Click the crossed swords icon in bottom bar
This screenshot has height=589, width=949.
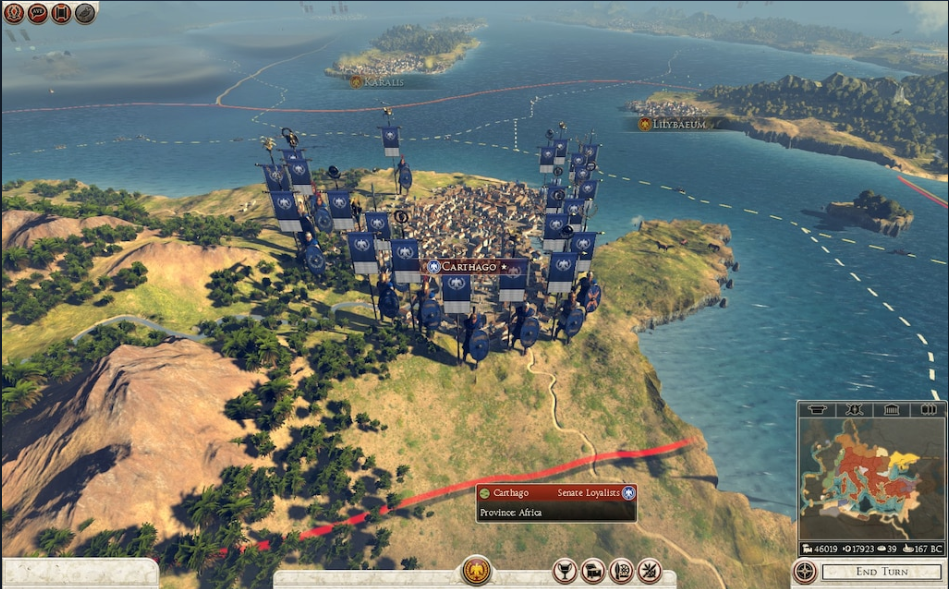click(649, 571)
